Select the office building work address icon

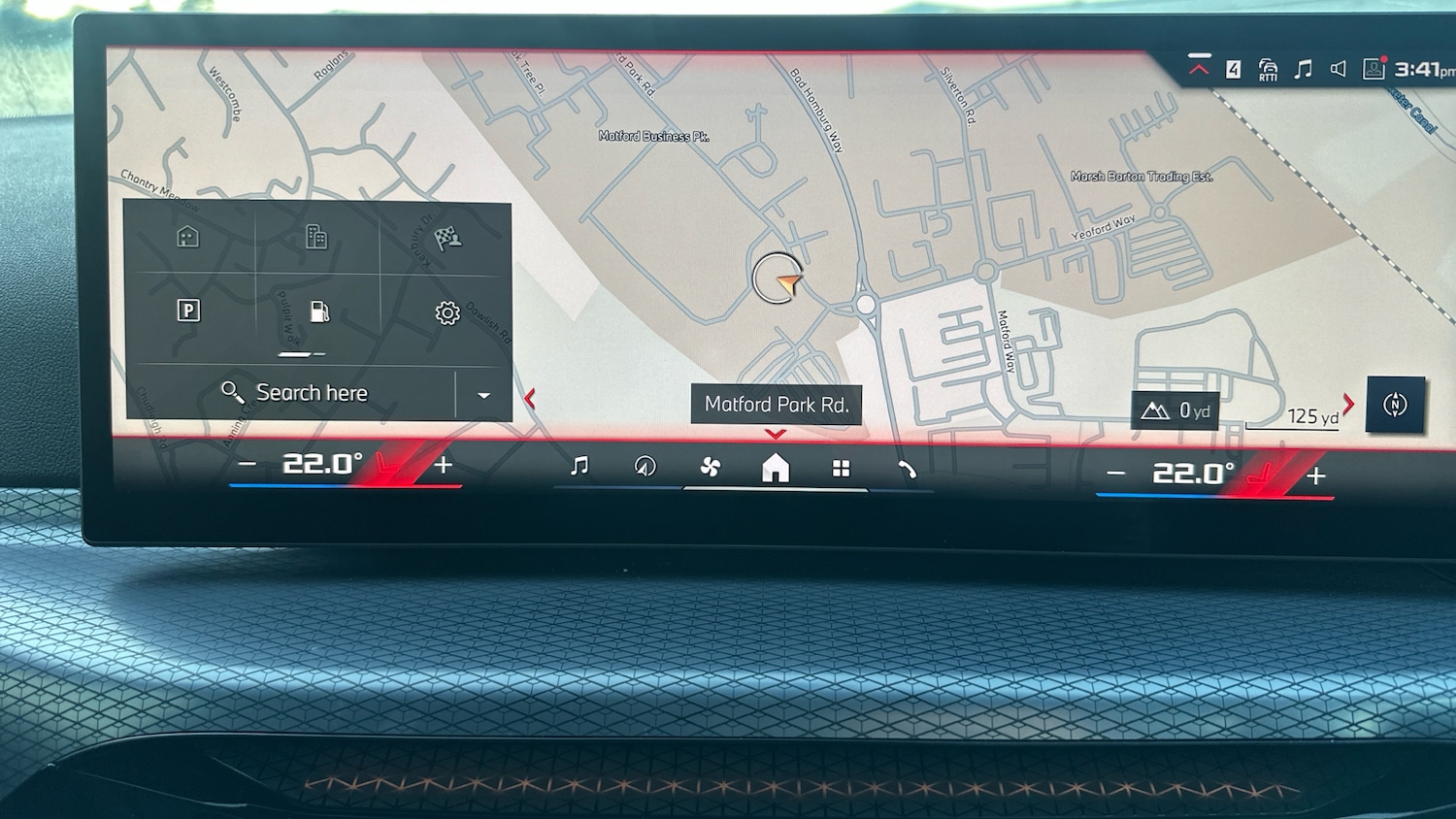[x=316, y=237]
